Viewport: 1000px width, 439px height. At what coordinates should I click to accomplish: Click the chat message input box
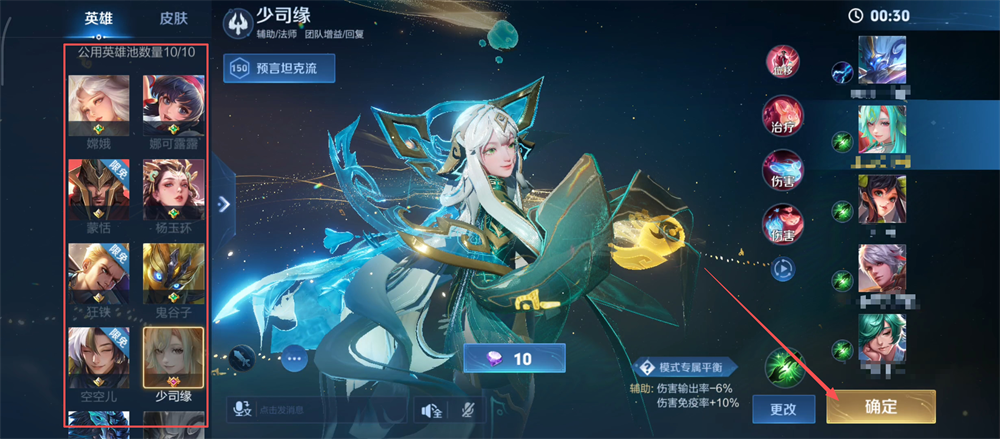(318, 410)
